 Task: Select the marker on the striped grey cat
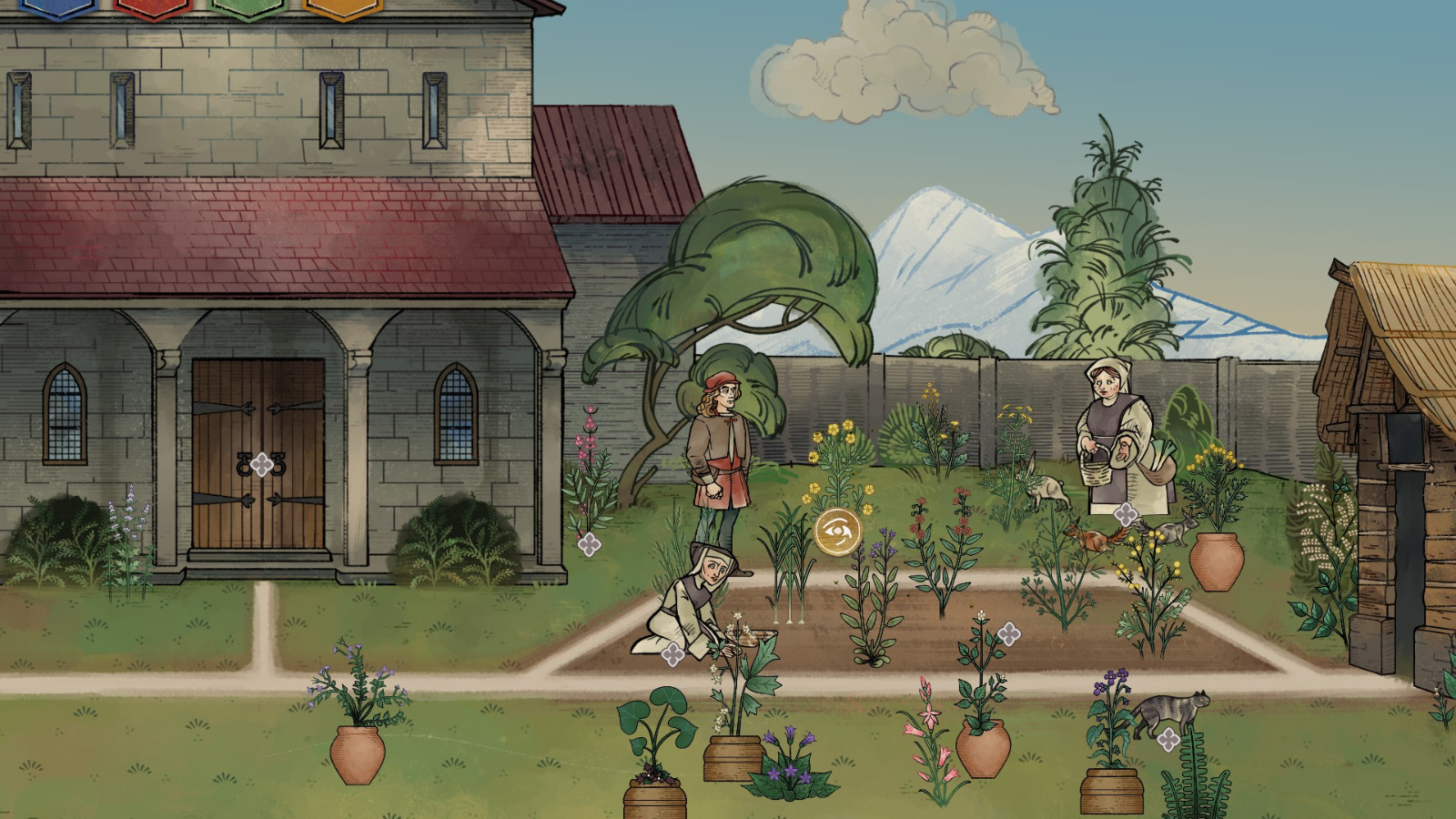1168,739
